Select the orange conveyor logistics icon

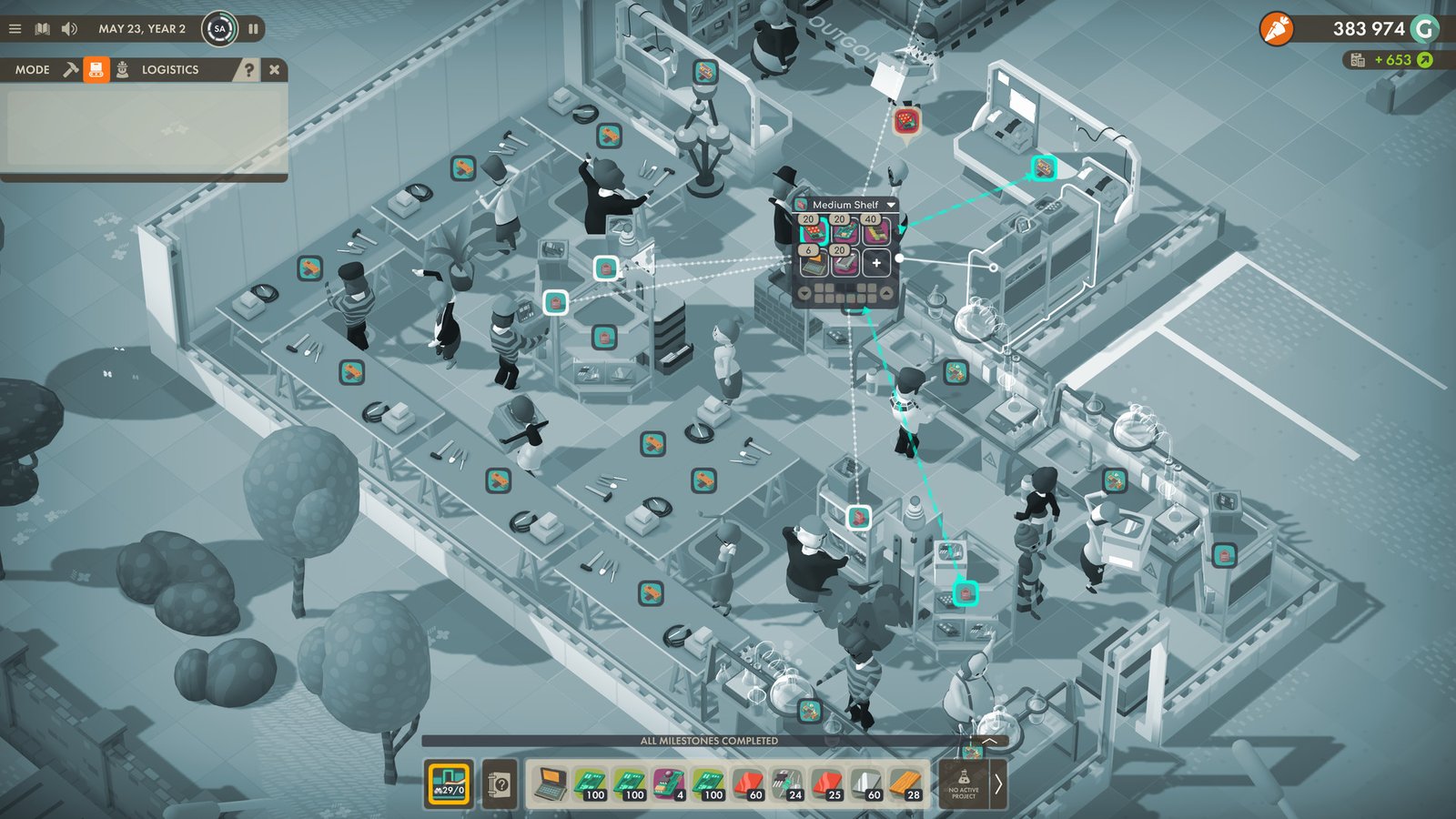click(96, 69)
